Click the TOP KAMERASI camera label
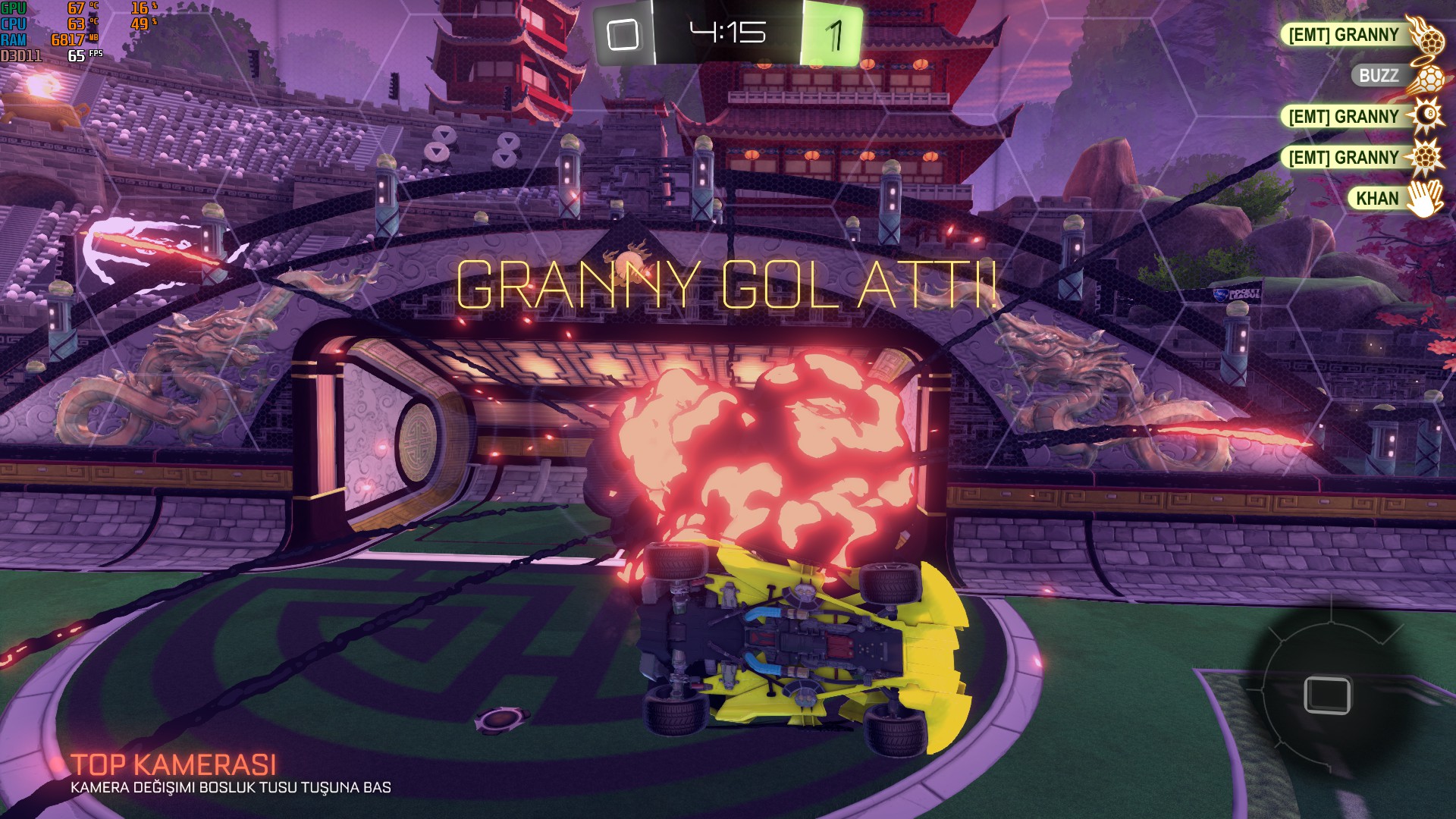Screen dimensions: 1456x819 click(174, 764)
